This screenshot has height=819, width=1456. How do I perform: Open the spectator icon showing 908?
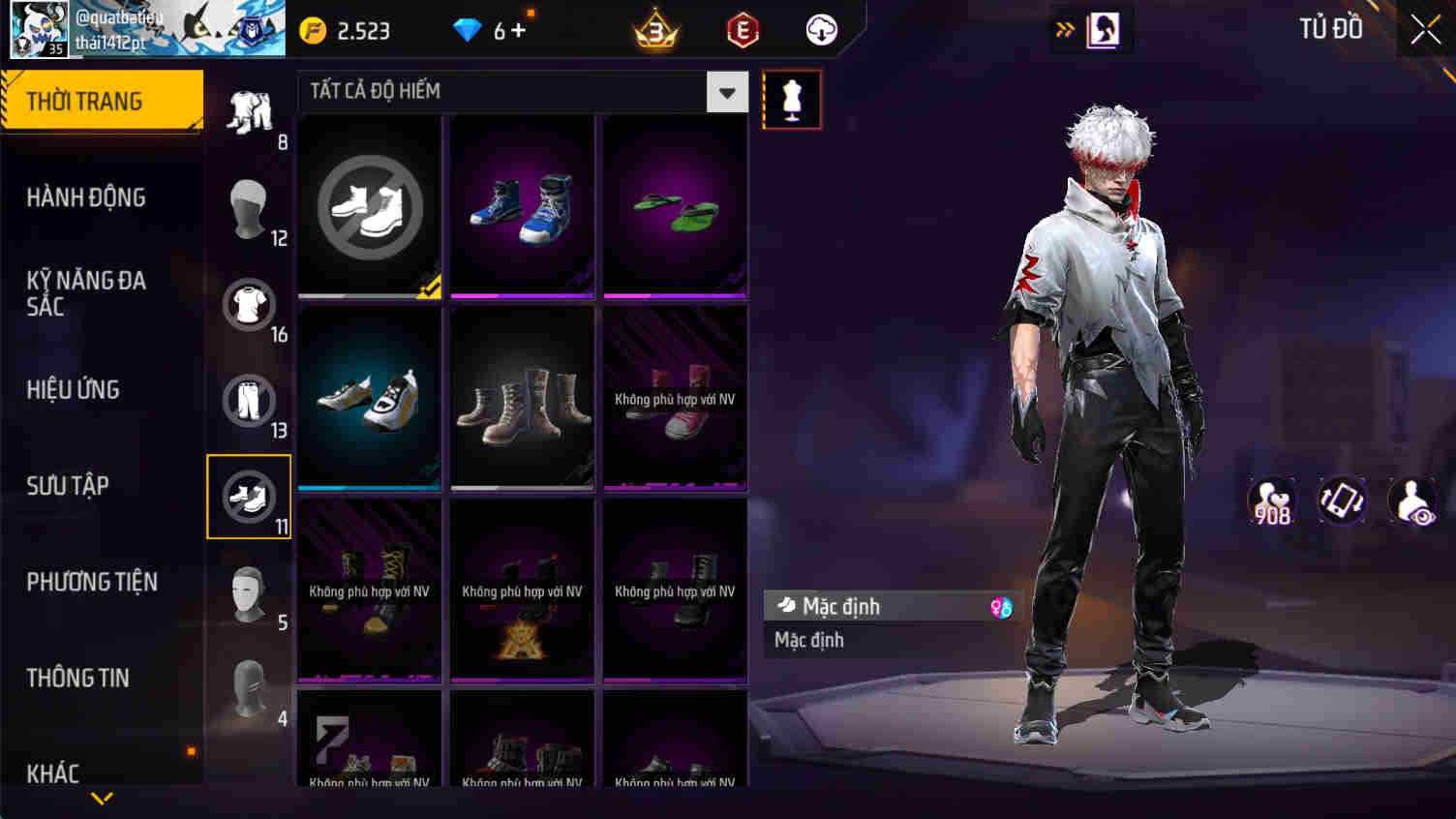click(1272, 500)
